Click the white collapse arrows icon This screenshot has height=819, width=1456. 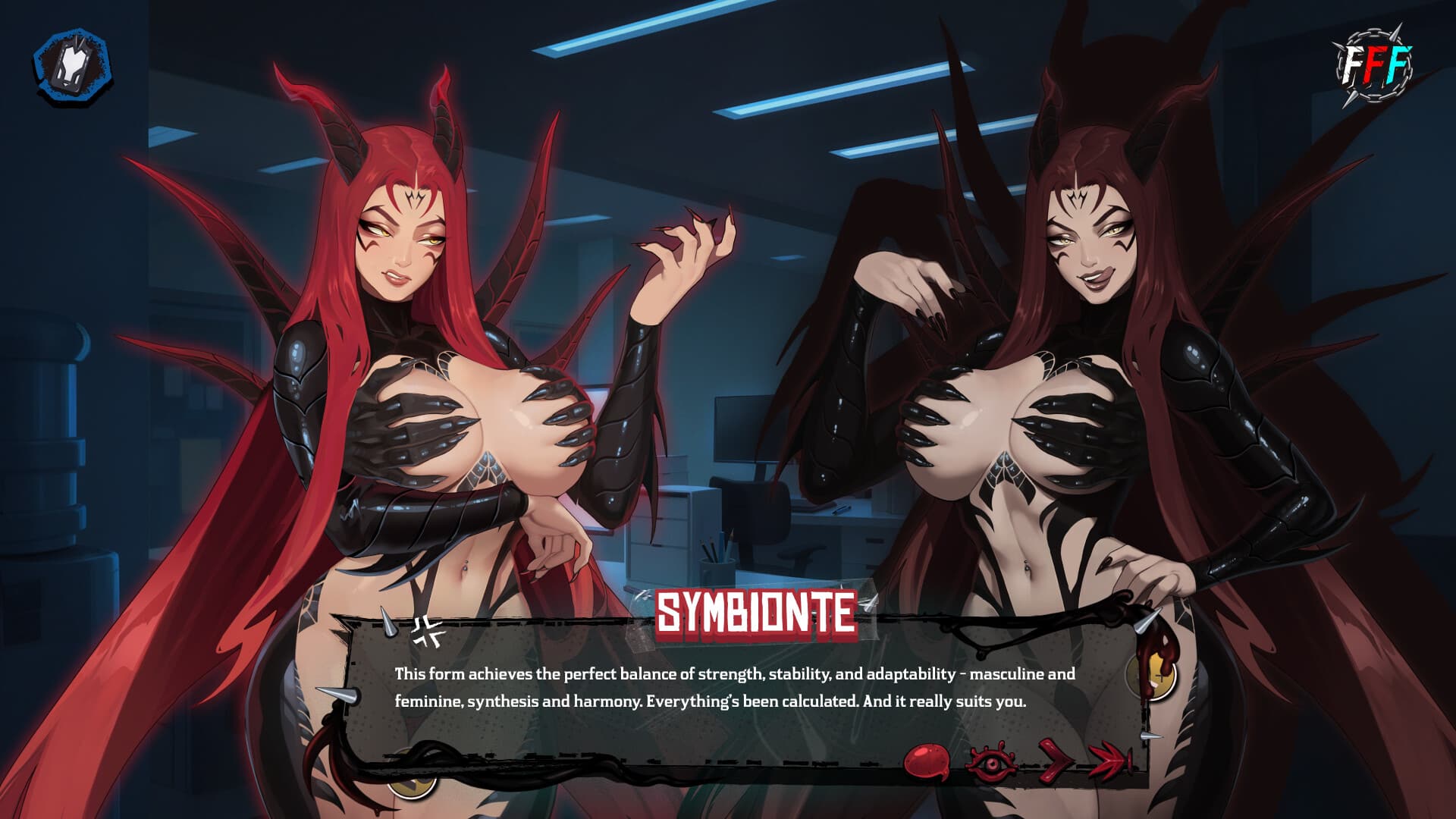click(x=429, y=631)
